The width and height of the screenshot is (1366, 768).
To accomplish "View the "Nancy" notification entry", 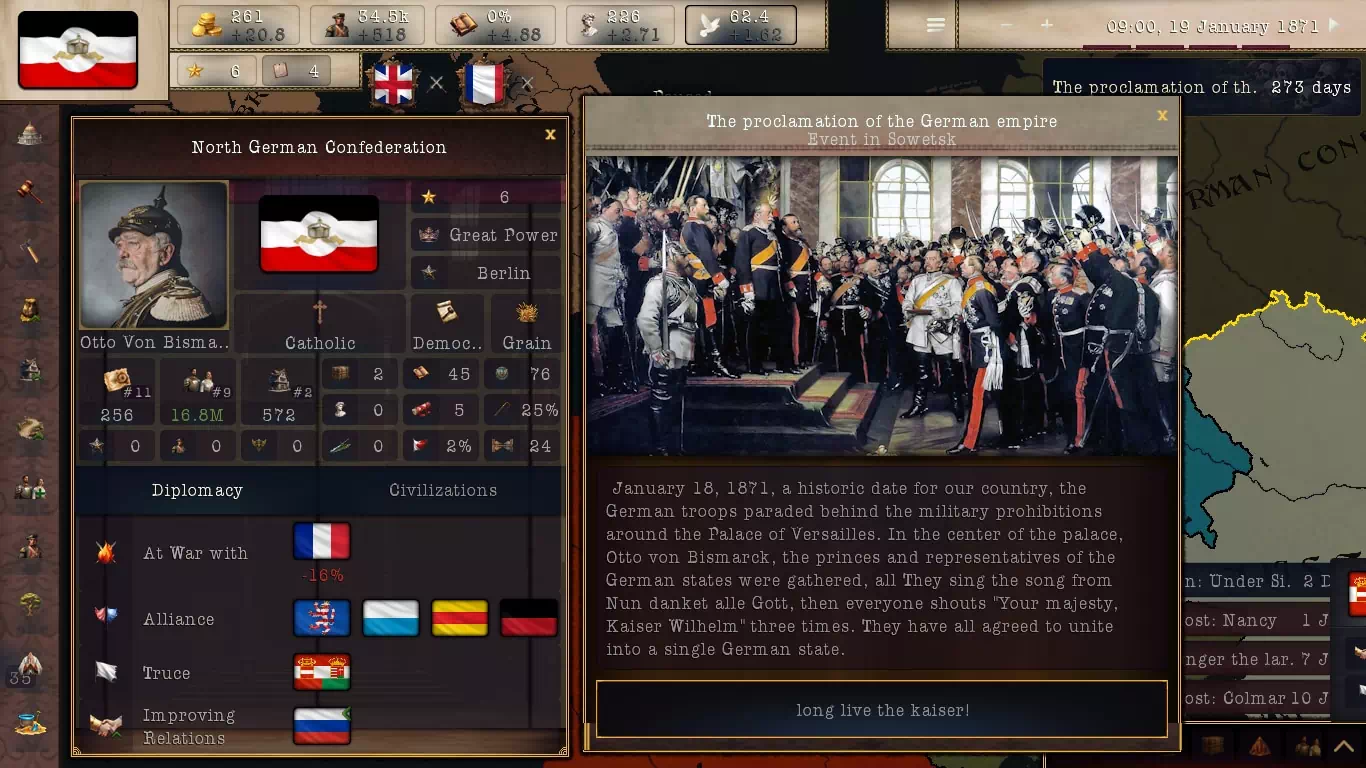I will pos(1255,620).
